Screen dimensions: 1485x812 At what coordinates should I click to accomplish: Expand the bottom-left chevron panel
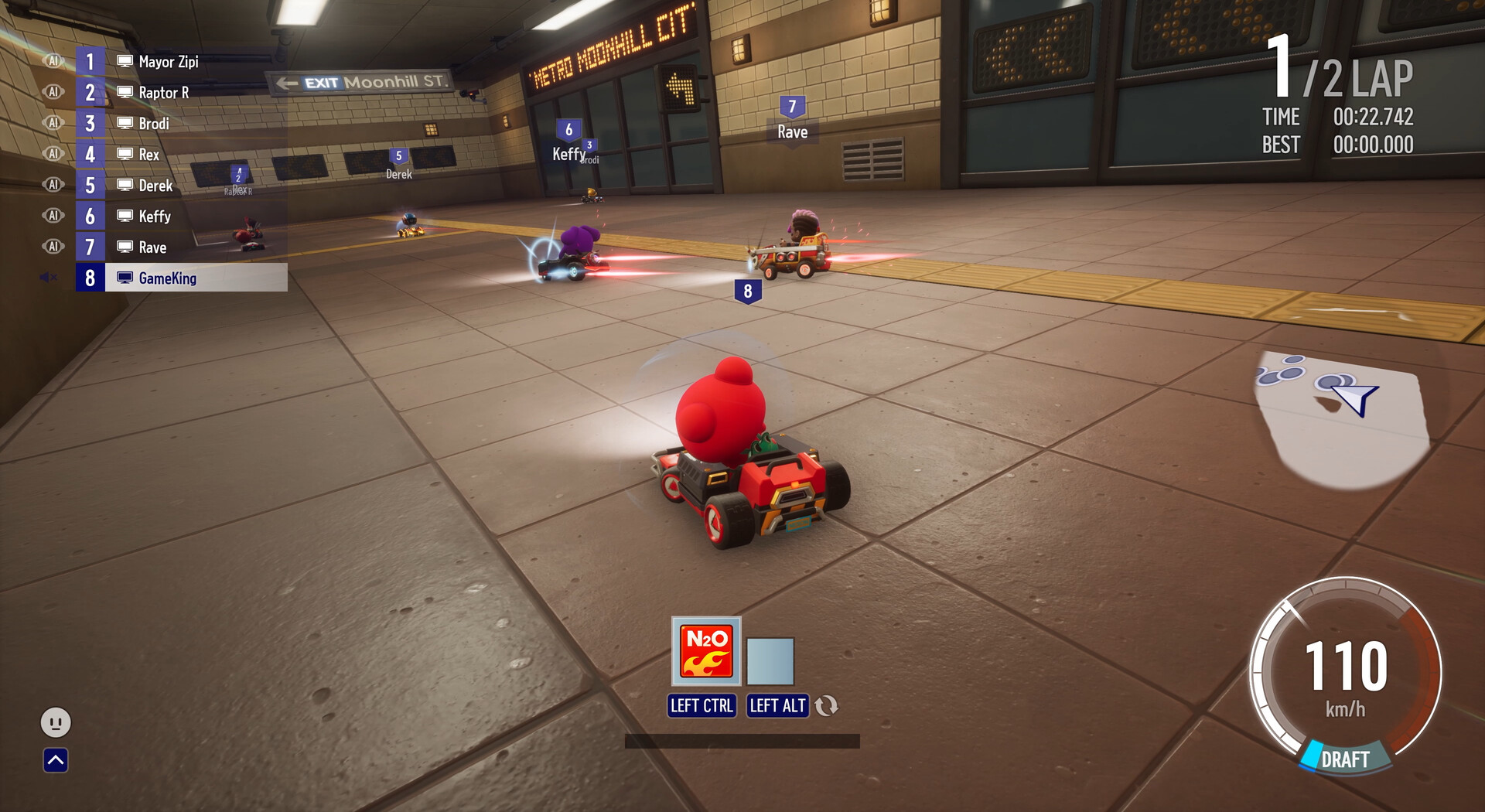[x=54, y=761]
